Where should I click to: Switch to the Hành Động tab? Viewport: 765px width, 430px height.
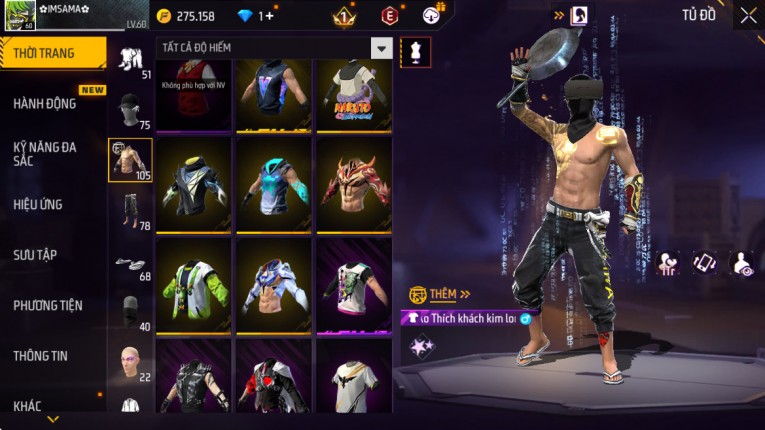(x=45, y=104)
